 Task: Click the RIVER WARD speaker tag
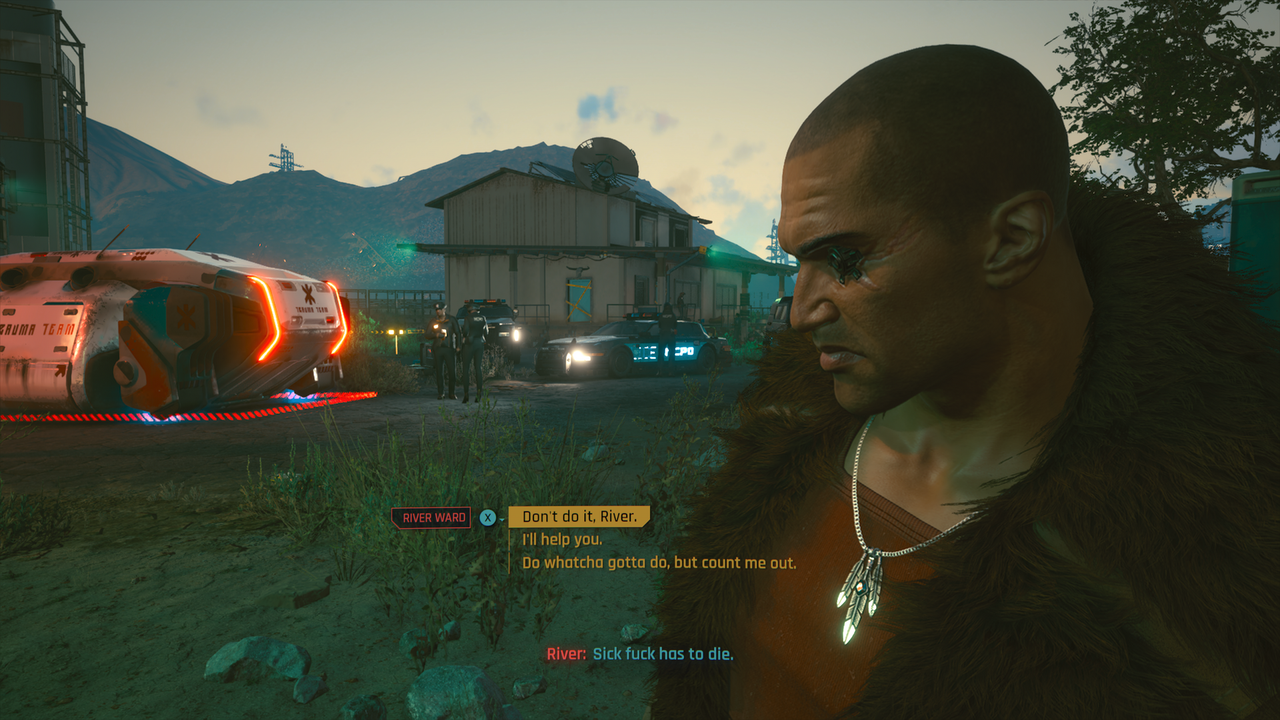[433, 518]
